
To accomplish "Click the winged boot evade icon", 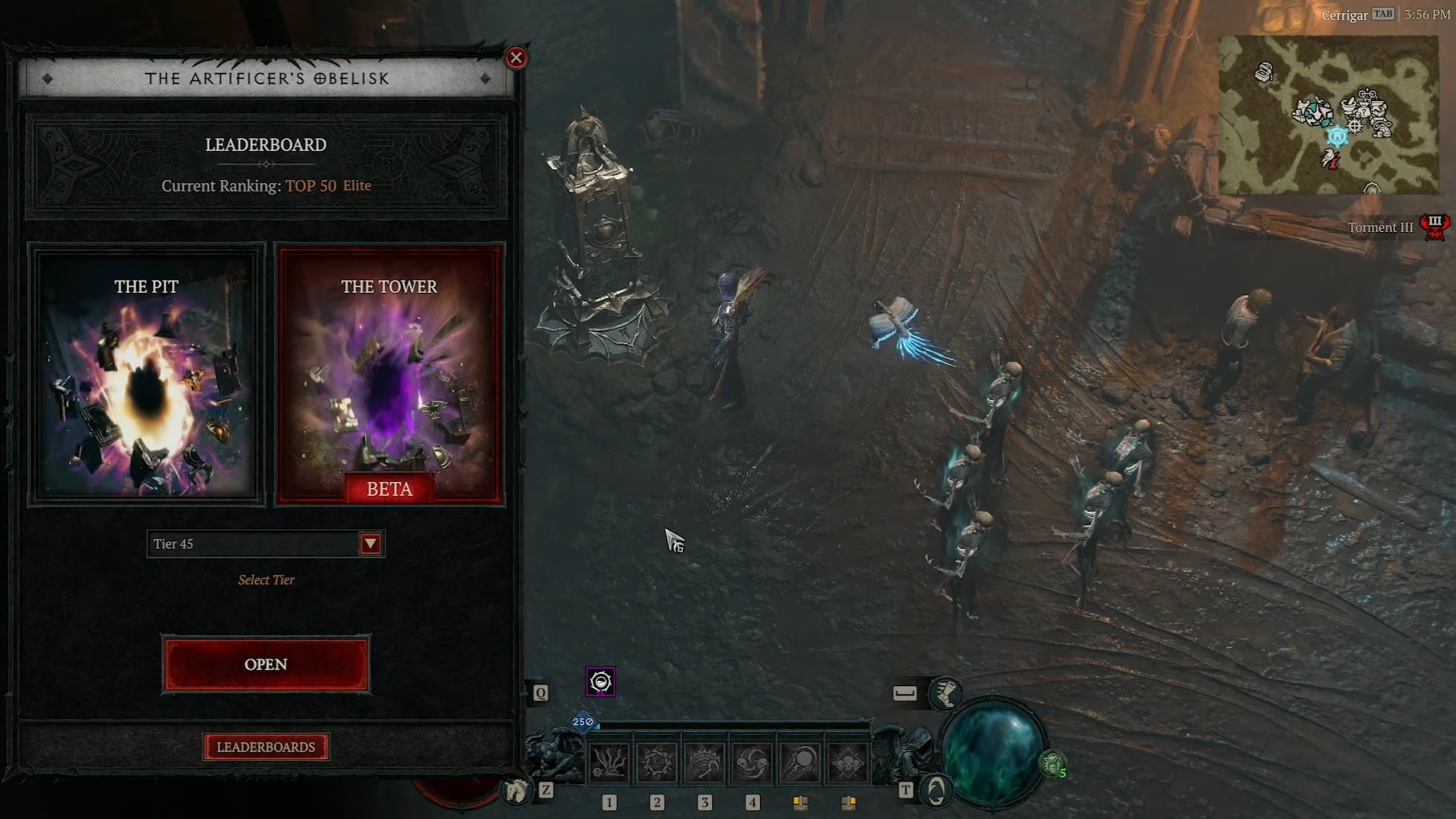I will pyautogui.click(x=945, y=693).
